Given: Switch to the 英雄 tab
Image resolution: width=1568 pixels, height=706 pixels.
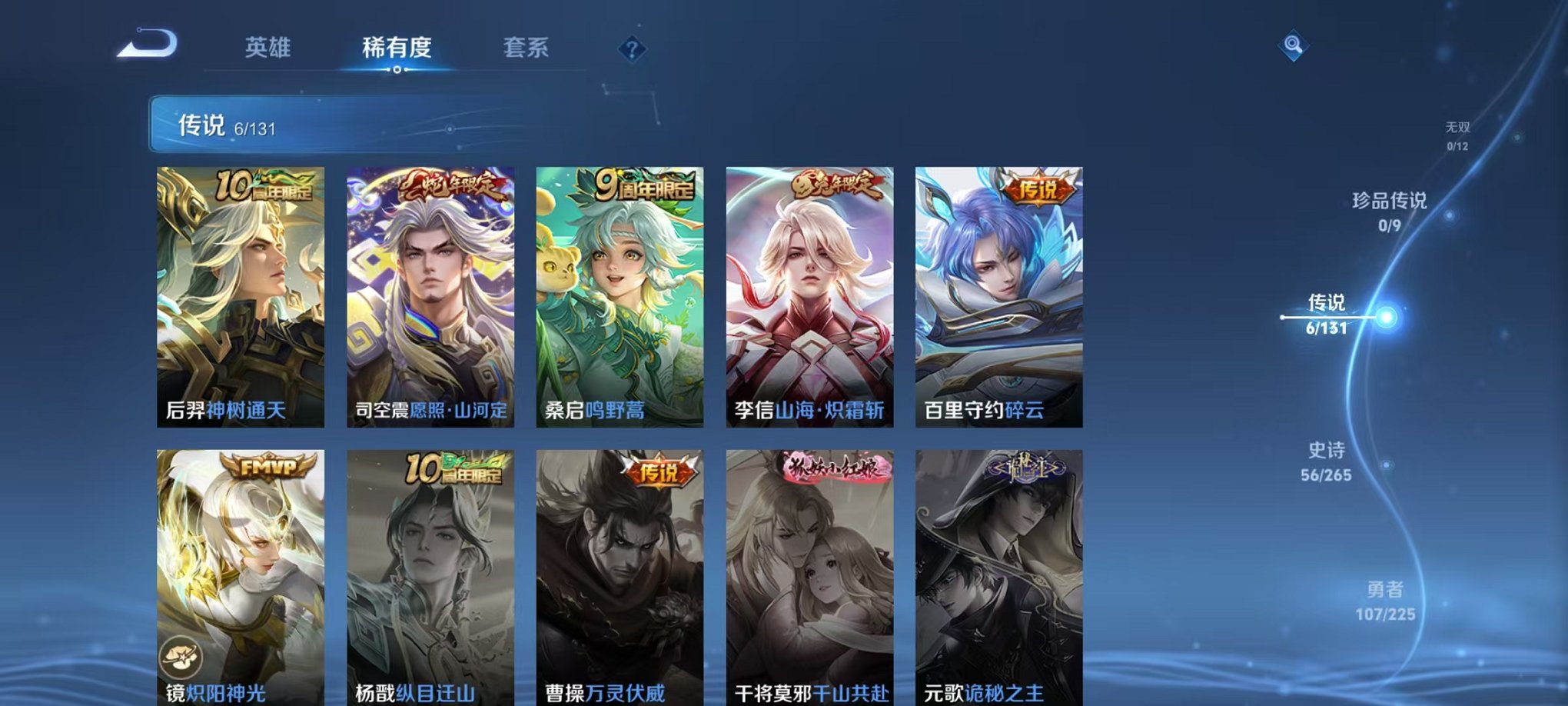Looking at the screenshot, I should pyautogui.click(x=265, y=48).
